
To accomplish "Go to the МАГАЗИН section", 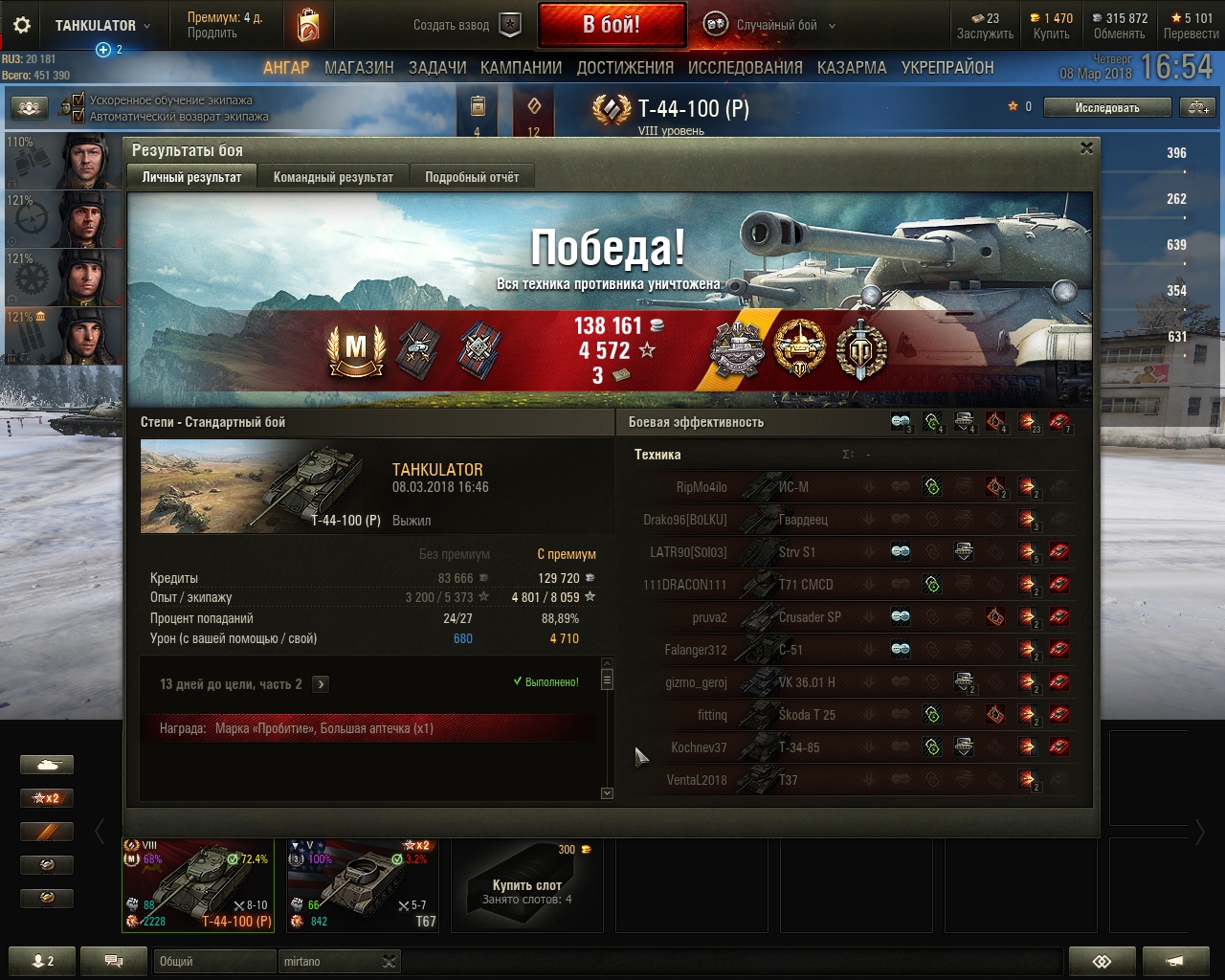I will (359, 68).
